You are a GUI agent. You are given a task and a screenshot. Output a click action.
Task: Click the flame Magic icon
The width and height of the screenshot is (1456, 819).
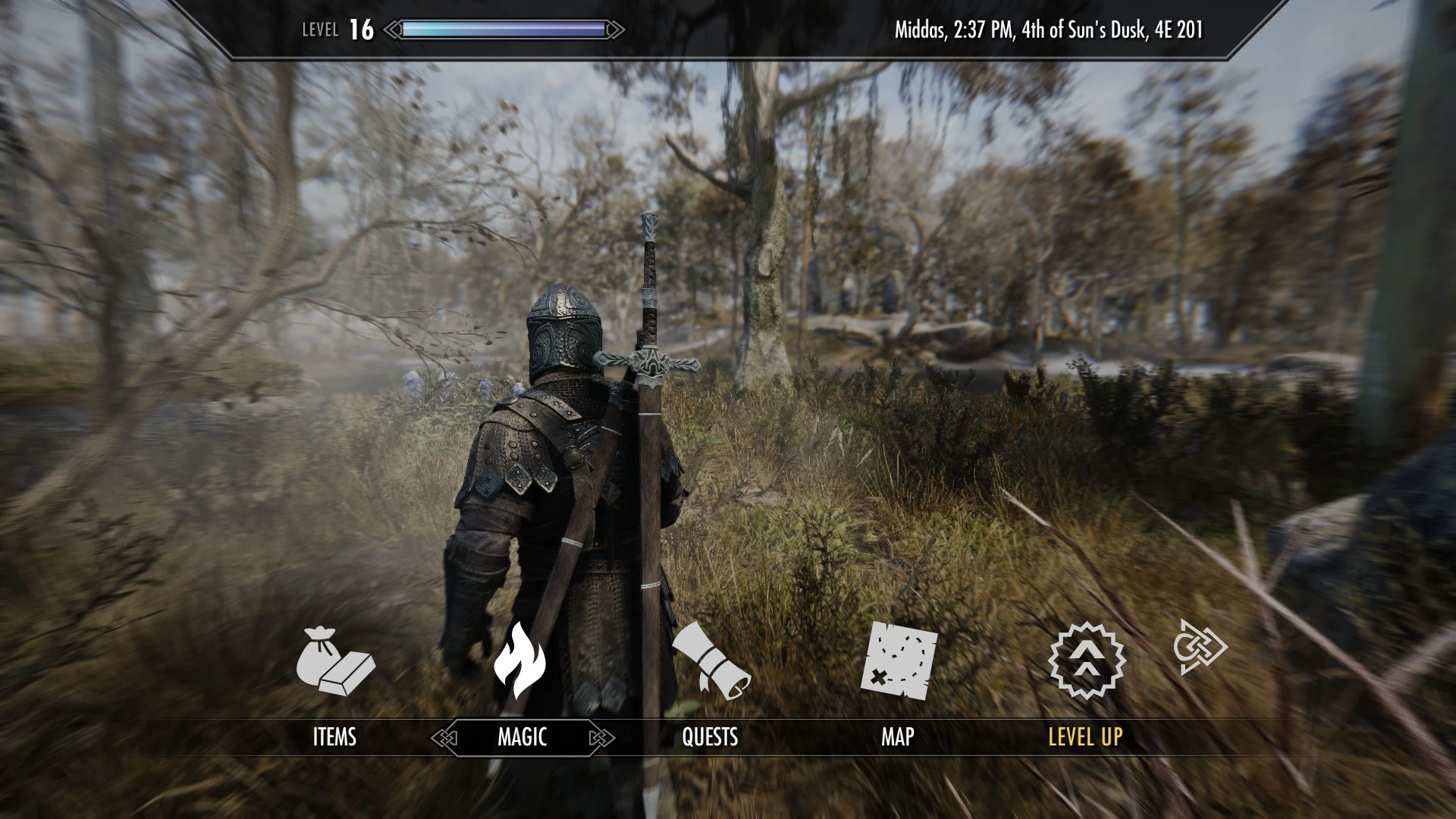coord(520,660)
